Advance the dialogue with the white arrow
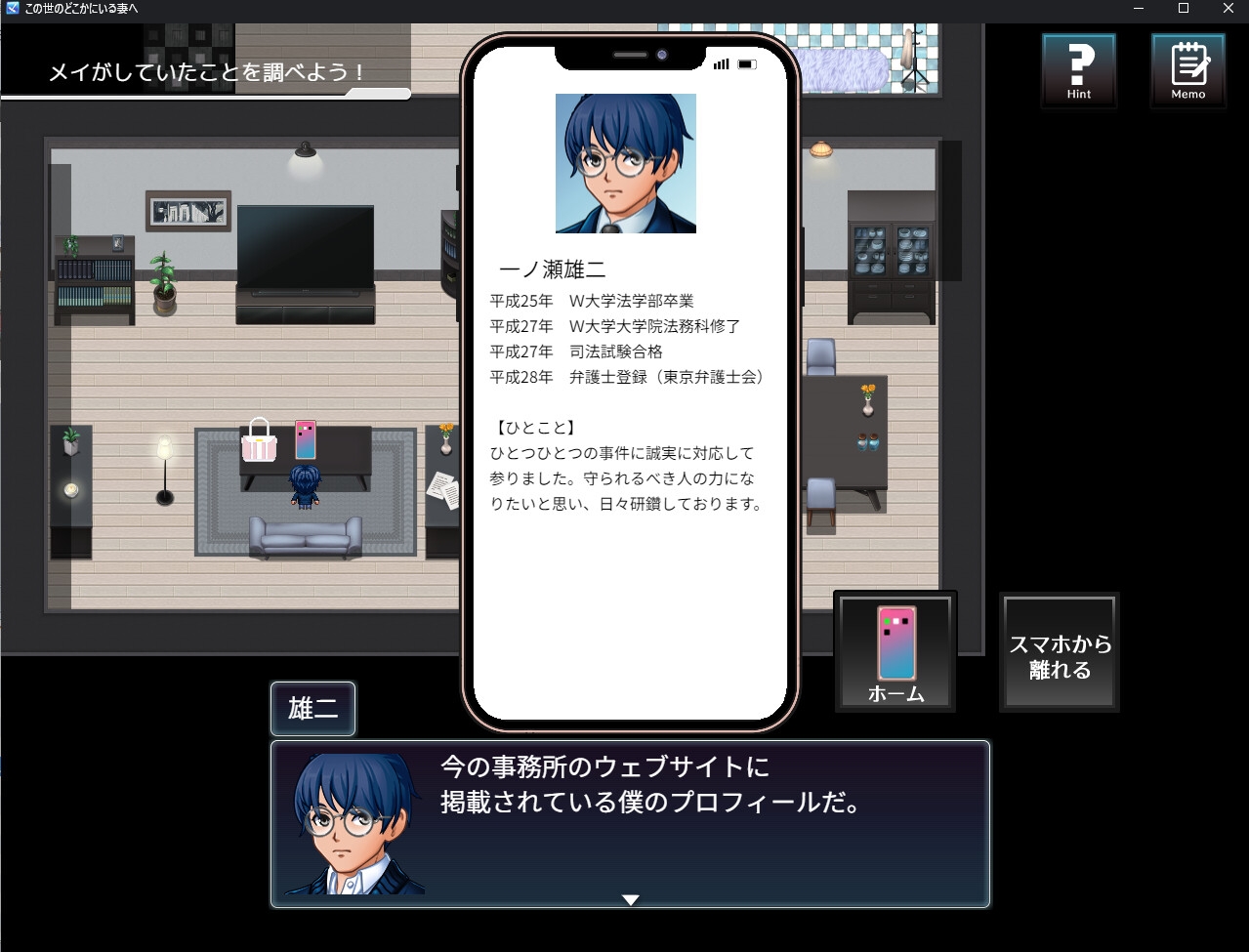Viewport: 1249px width, 952px height. (x=631, y=899)
